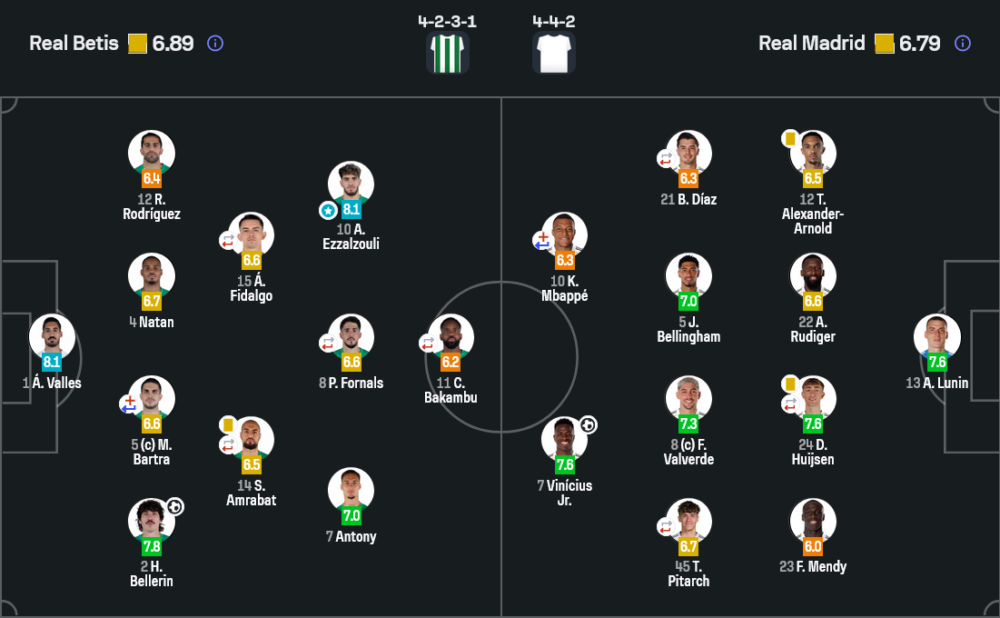Image resolution: width=1000 pixels, height=618 pixels.
Task: Choose F. Mendy's player portrait
Action: (813, 522)
